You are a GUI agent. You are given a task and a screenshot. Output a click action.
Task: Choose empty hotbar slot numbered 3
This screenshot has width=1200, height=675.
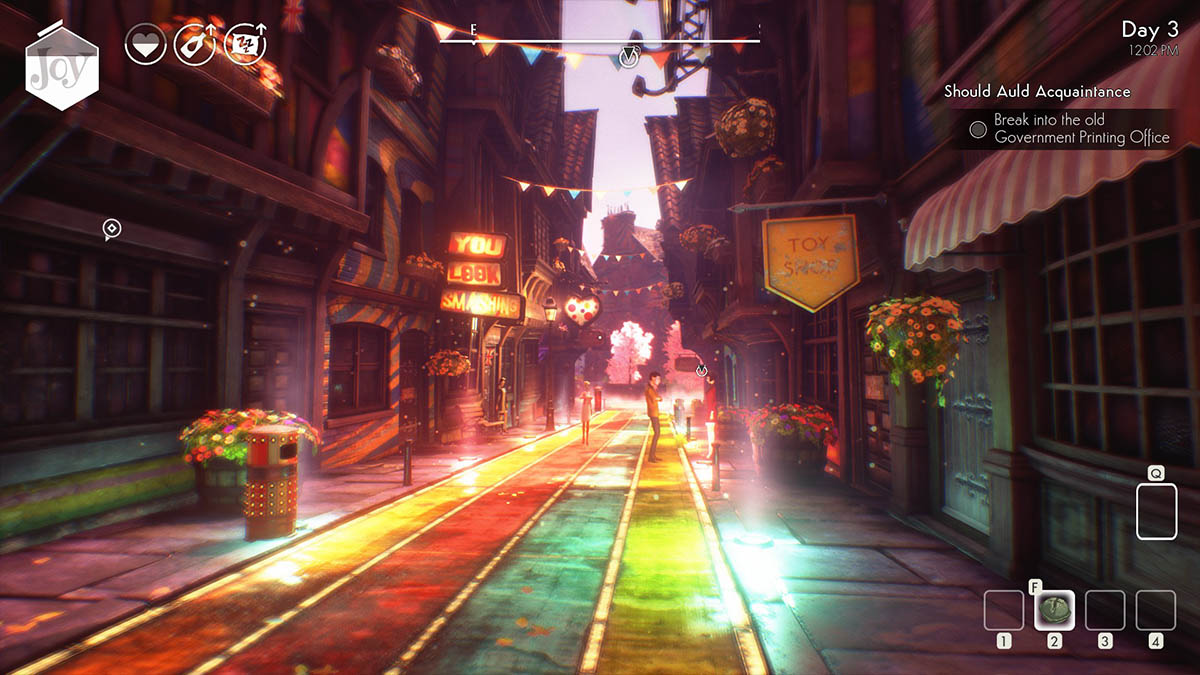[1105, 610]
